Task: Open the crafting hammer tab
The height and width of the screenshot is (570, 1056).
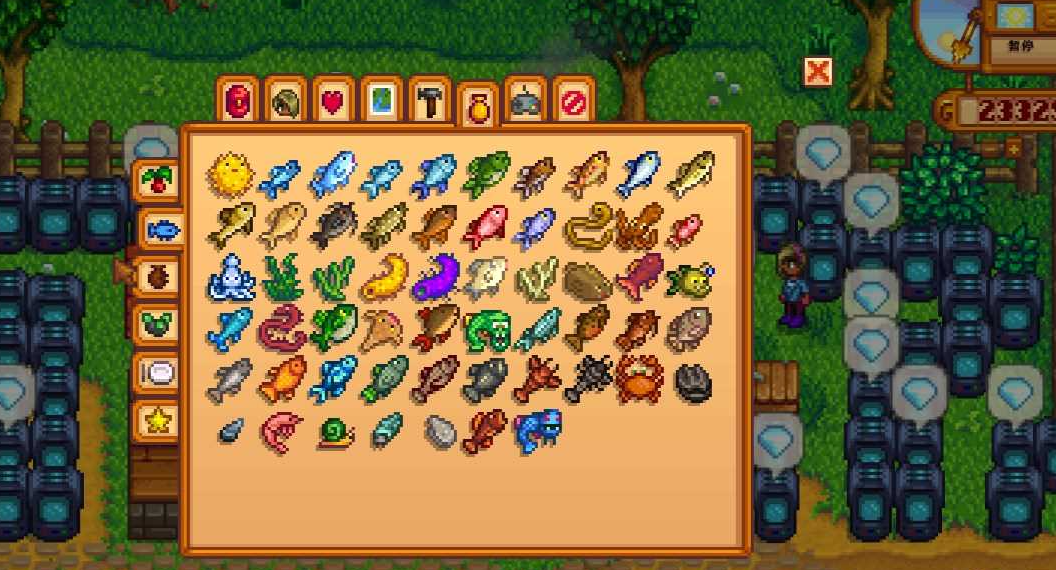Action: (x=430, y=100)
